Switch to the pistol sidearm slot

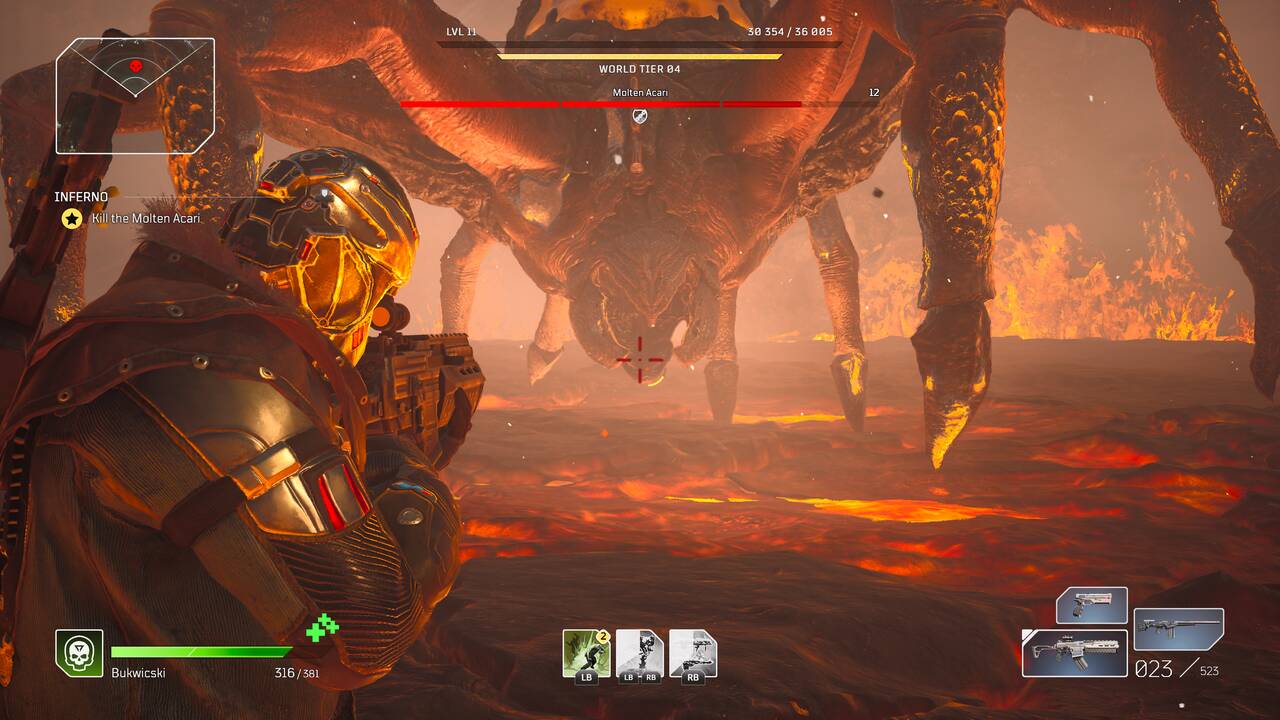1092,606
